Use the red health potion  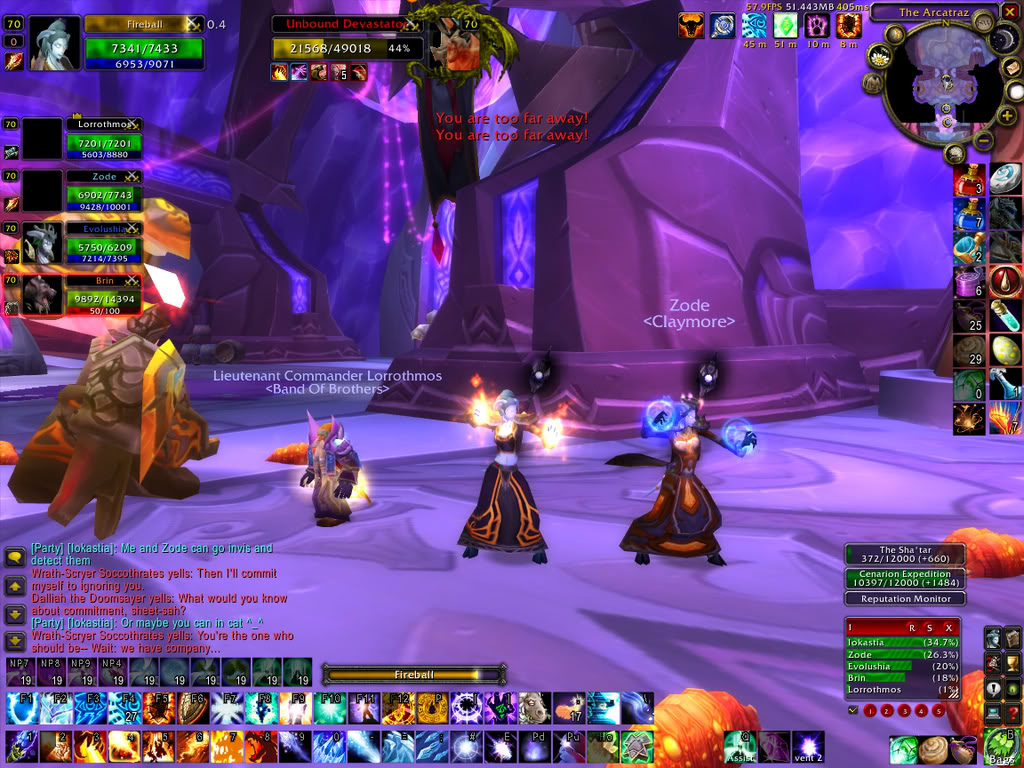[x=968, y=180]
